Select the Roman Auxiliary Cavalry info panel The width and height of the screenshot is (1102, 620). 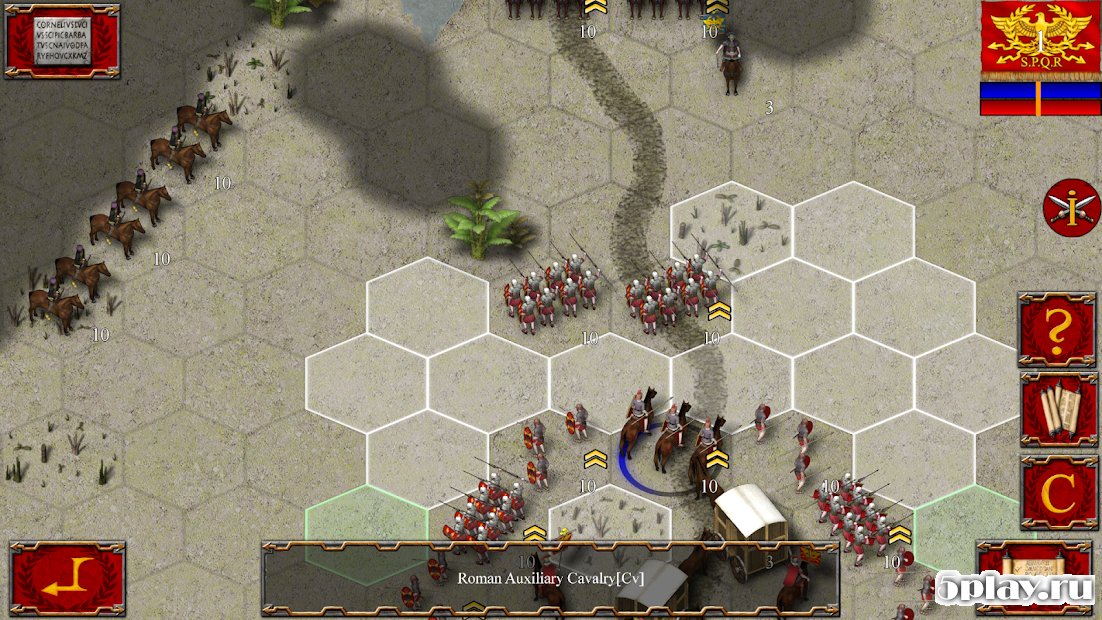[550, 578]
